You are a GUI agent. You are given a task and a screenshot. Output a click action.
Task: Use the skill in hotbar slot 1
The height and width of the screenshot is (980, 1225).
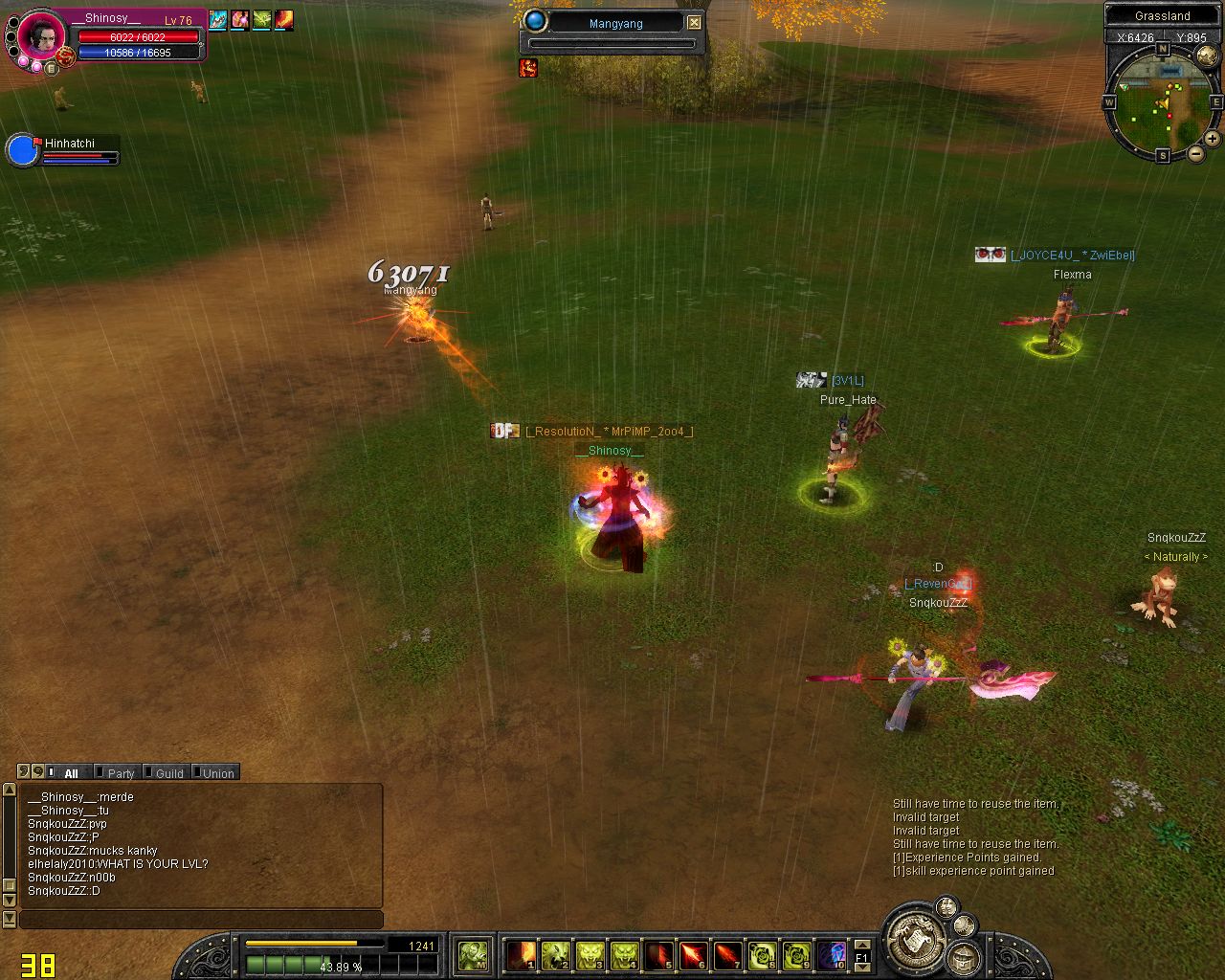tap(521, 954)
